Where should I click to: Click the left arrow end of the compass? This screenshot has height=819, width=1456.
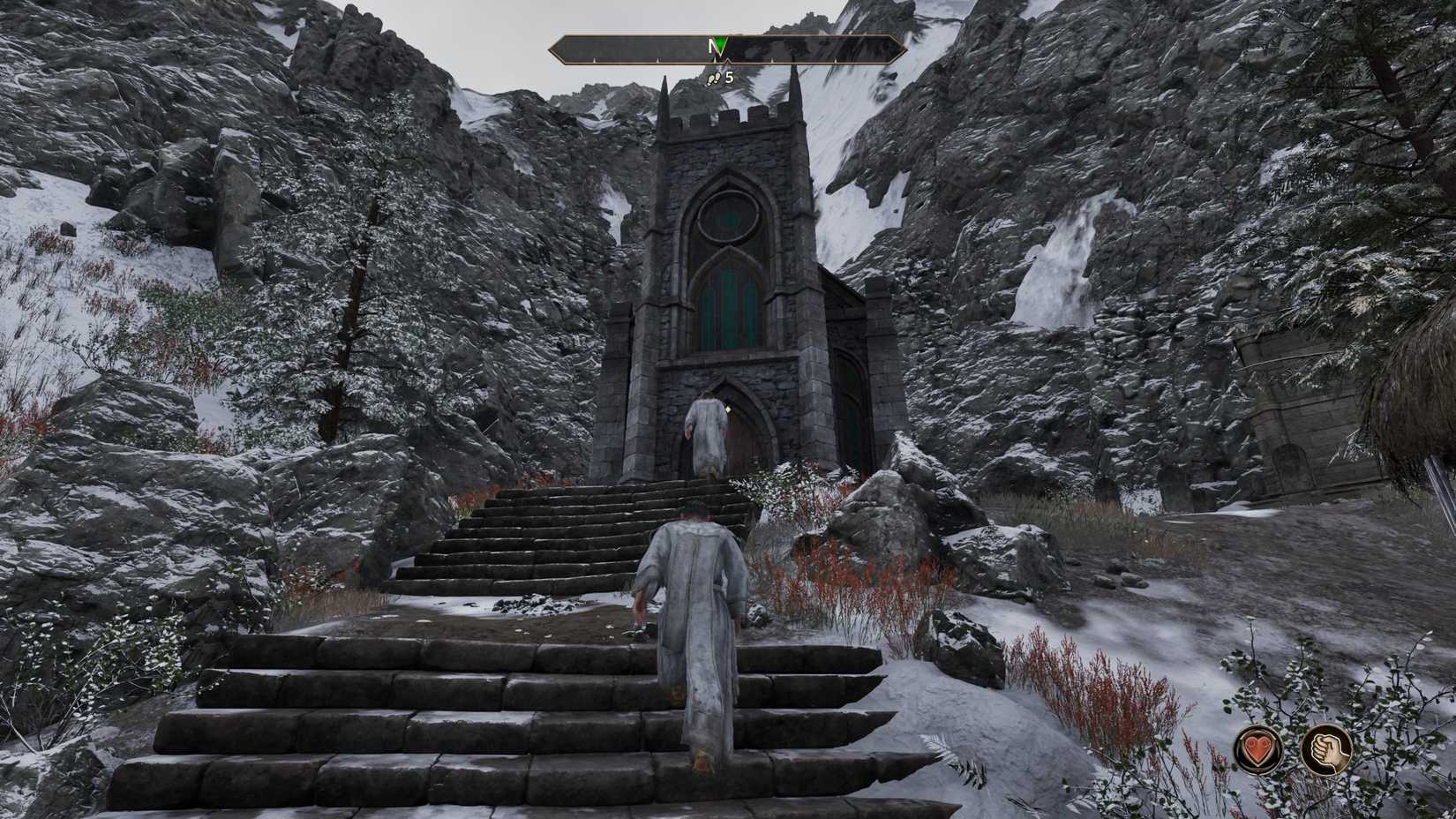559,49
